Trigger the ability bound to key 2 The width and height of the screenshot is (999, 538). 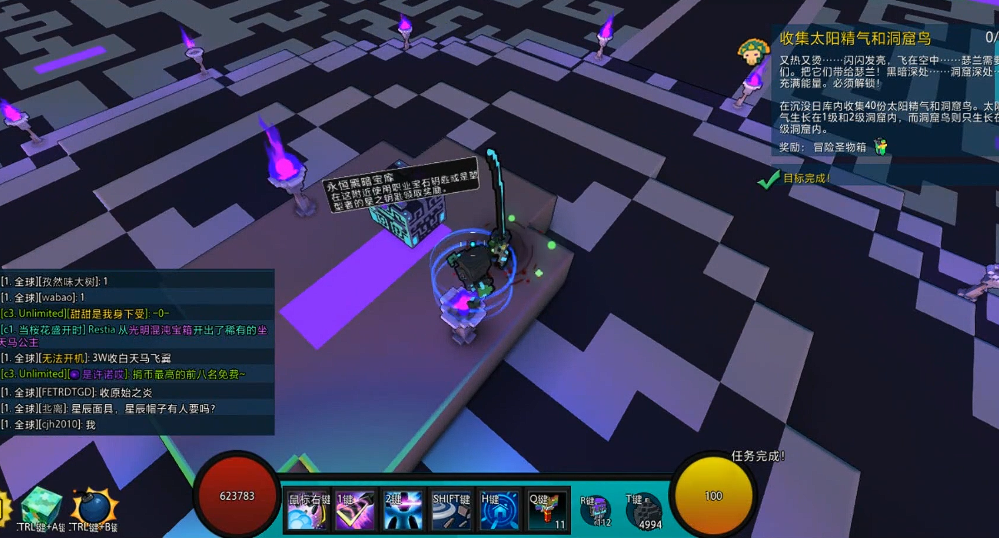[403, 510]
